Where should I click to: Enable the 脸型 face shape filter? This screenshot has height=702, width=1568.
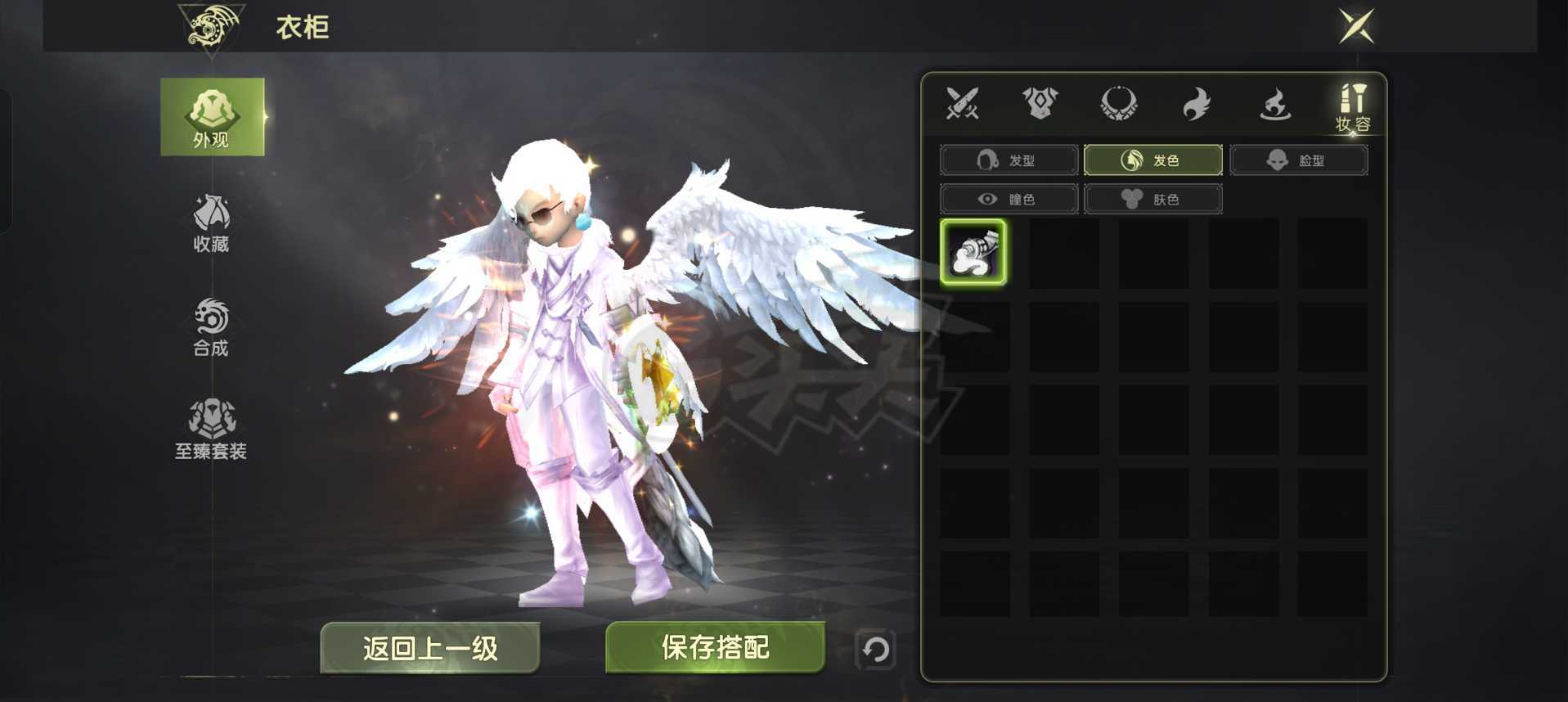1298,160
